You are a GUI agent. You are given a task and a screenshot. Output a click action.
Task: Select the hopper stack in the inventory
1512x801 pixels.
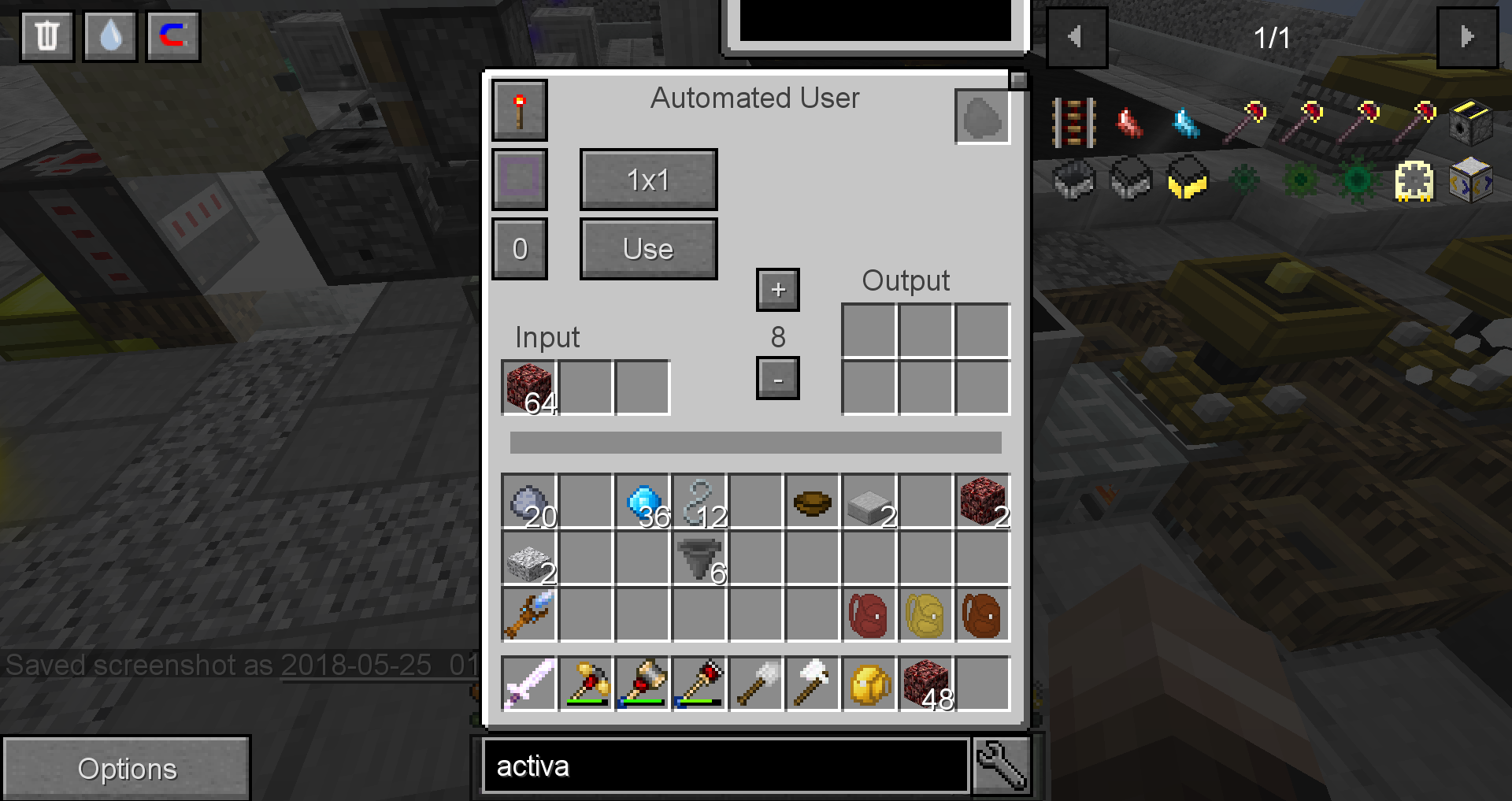pos(699,559)
